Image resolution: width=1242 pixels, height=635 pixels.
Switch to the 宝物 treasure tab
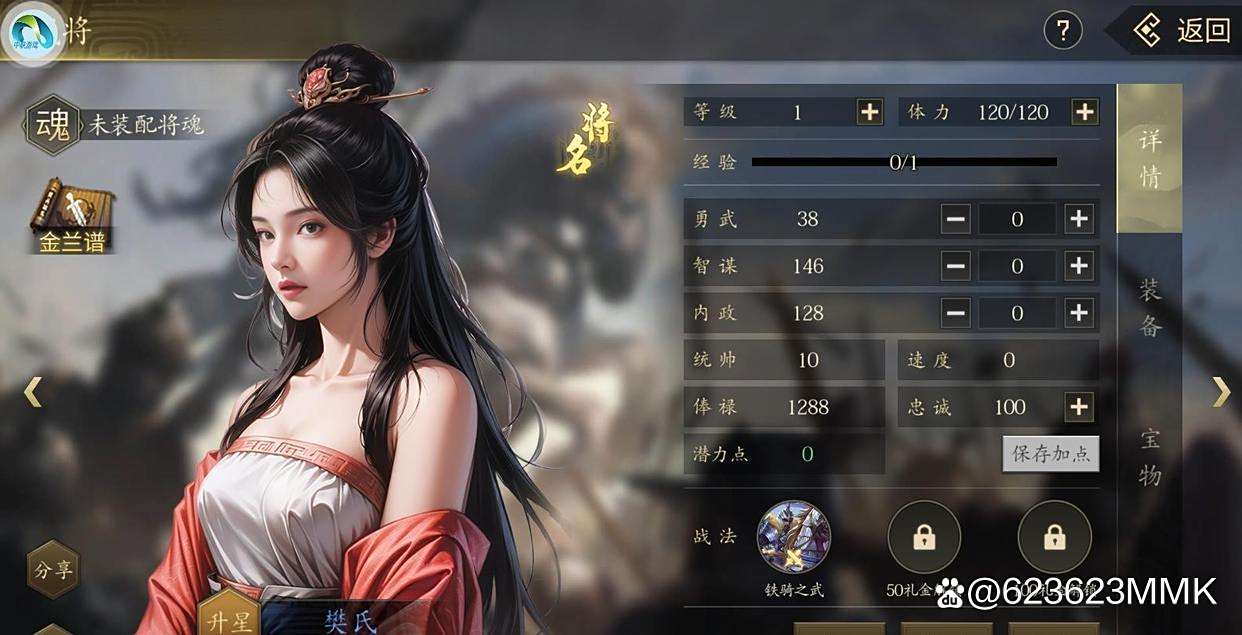click(x=1150, y=456)
